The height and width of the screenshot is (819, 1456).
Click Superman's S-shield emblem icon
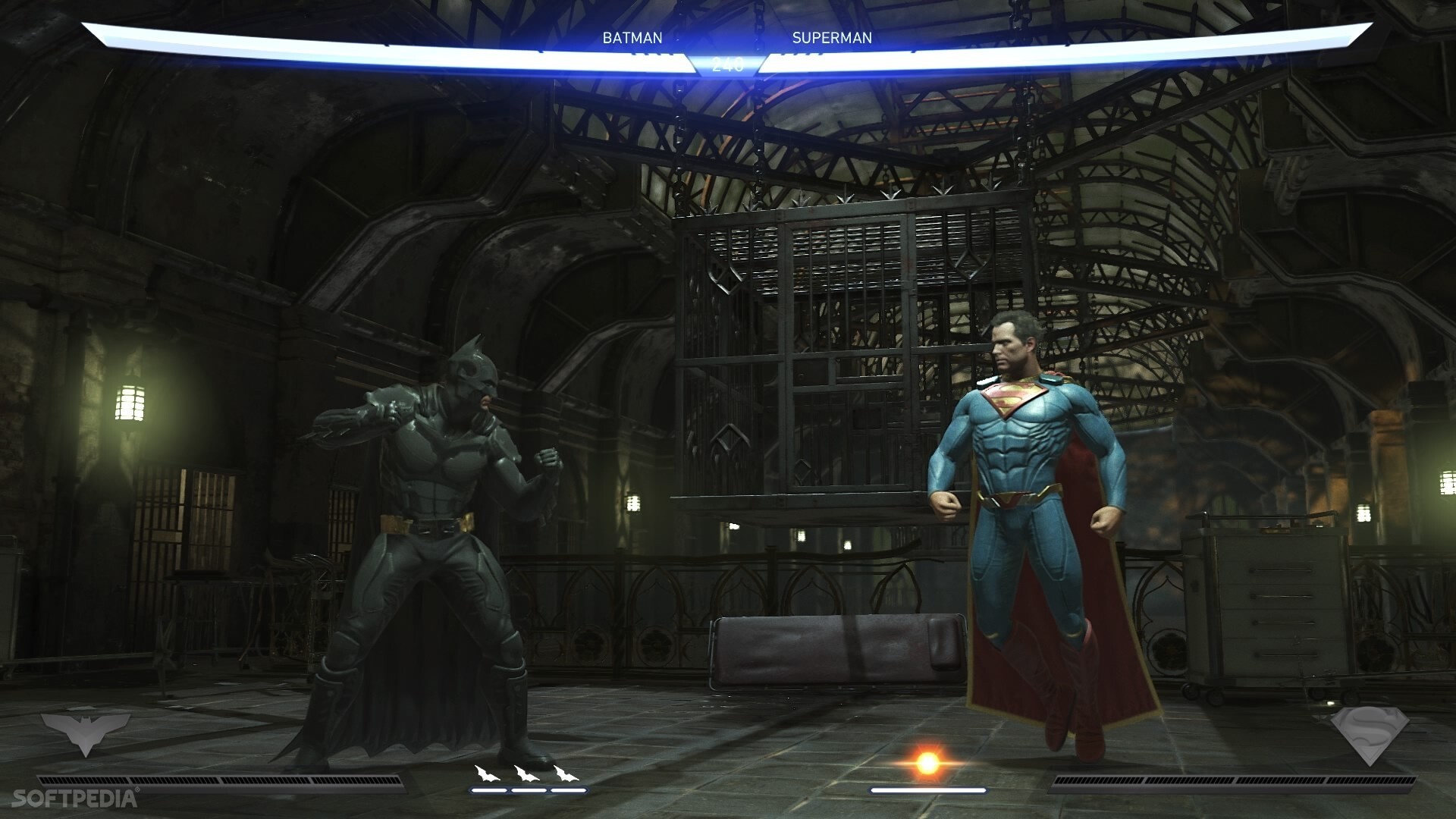pyautogui.click(x=1370, y=735)
